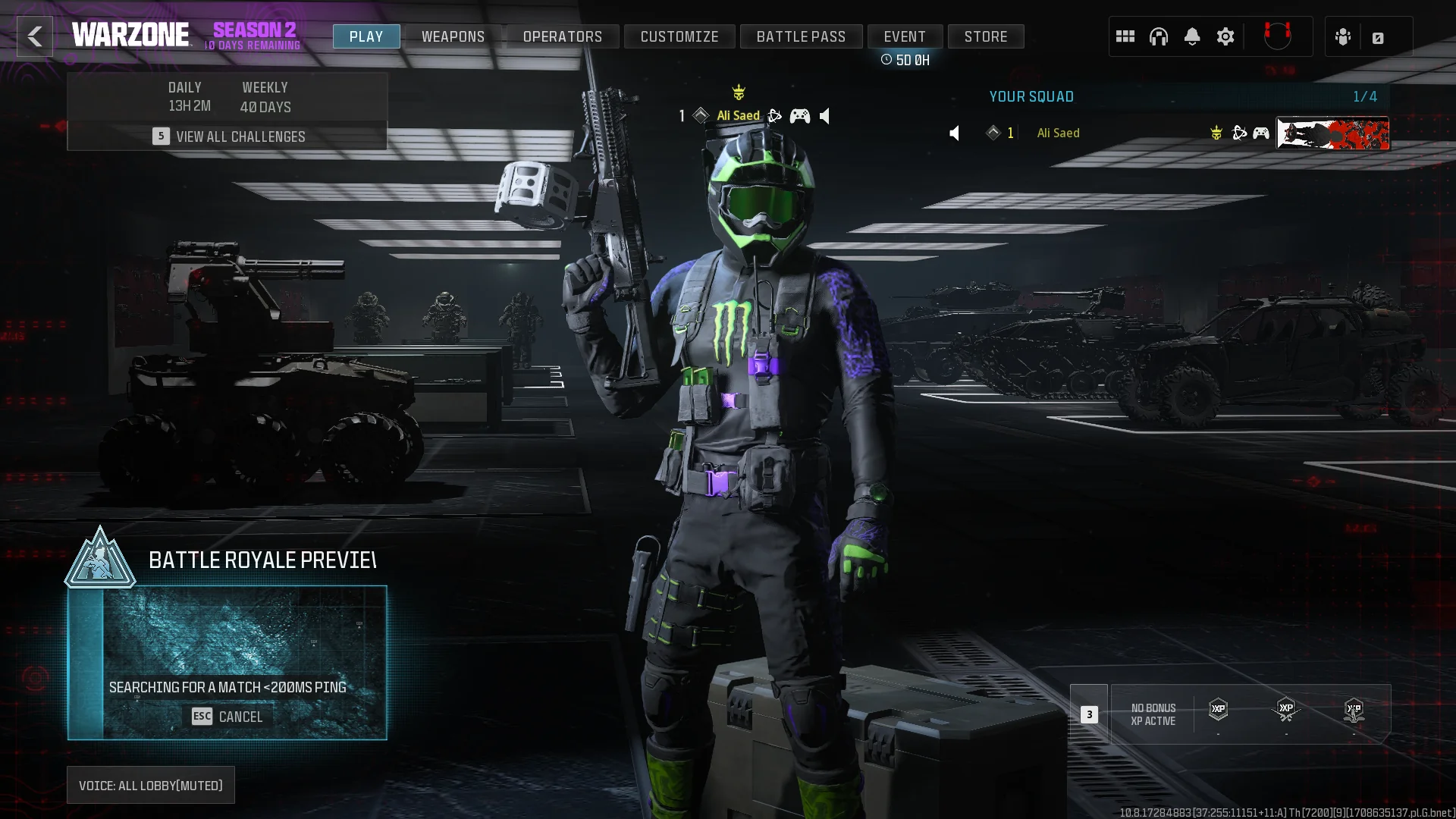Cancel the match search
The height and width of the screenshot is (819, 1456).
point(227,717)
